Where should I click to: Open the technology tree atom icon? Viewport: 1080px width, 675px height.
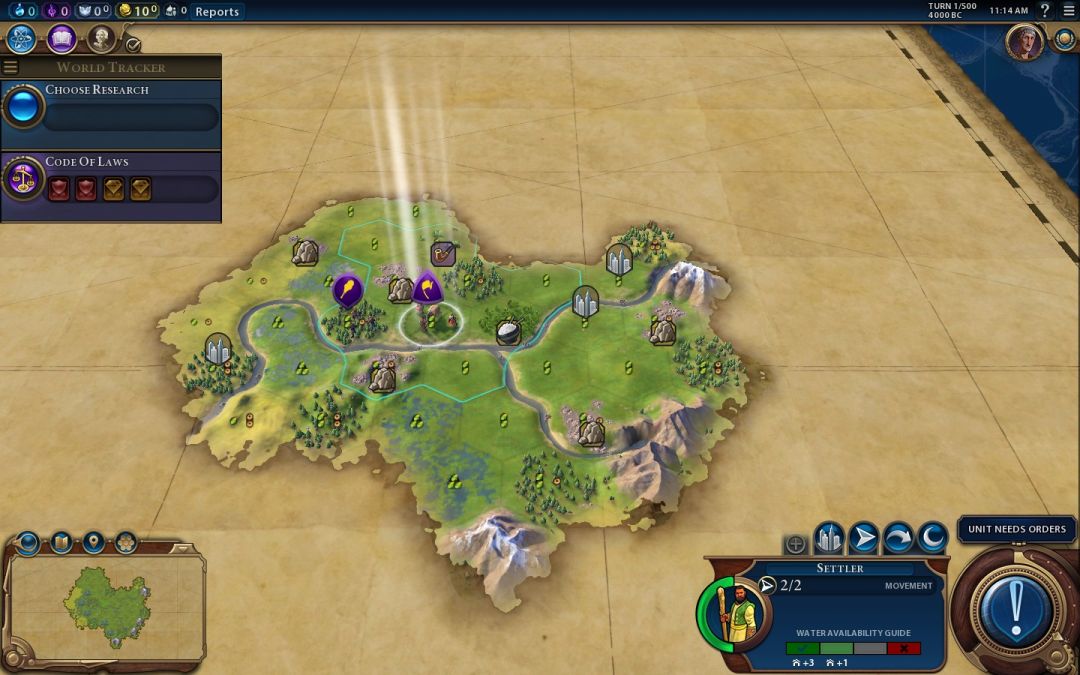[x=21, y=39]
